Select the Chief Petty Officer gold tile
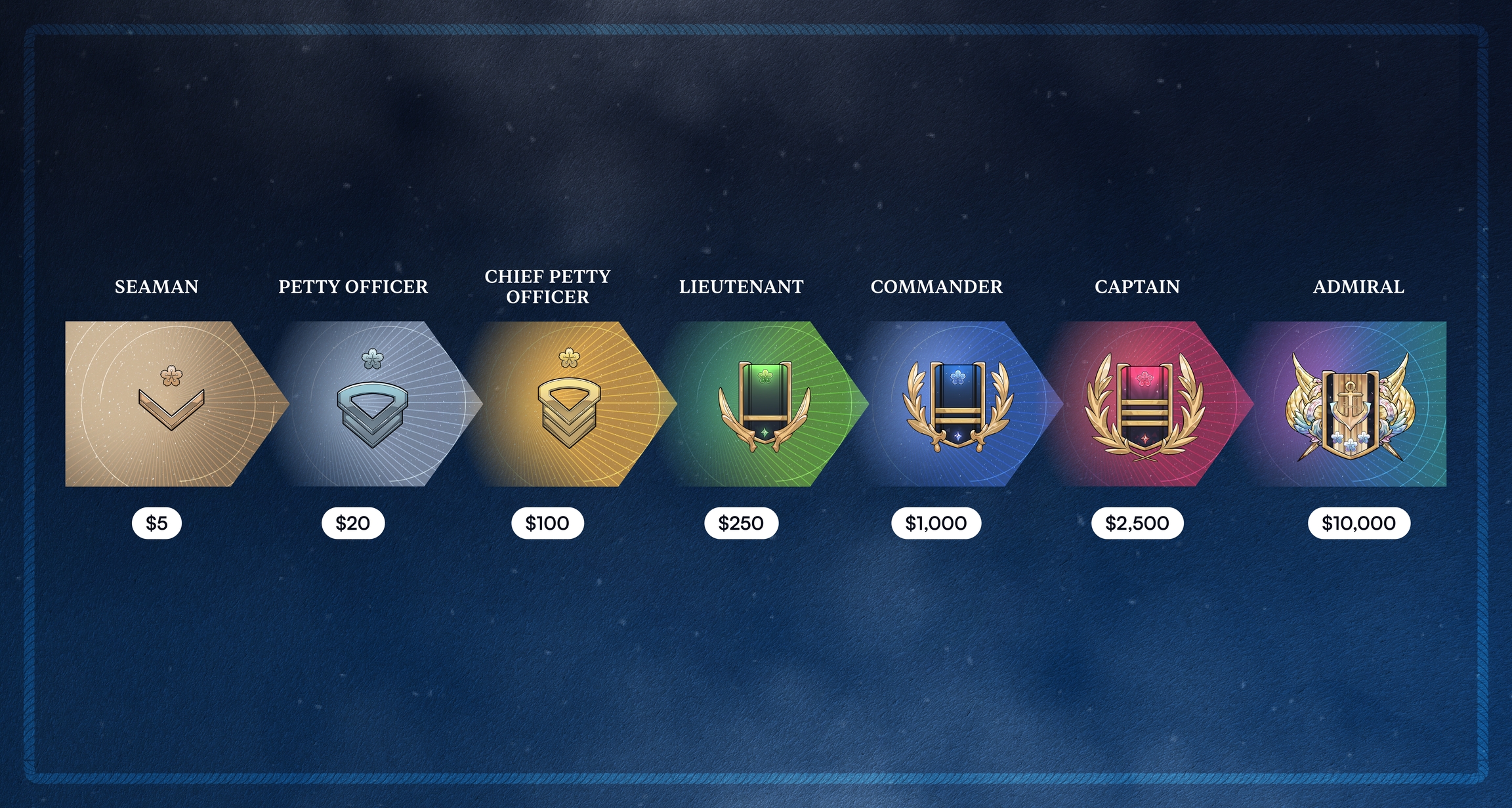Viewport: 1512px width, 808px height. click(569, 404)
